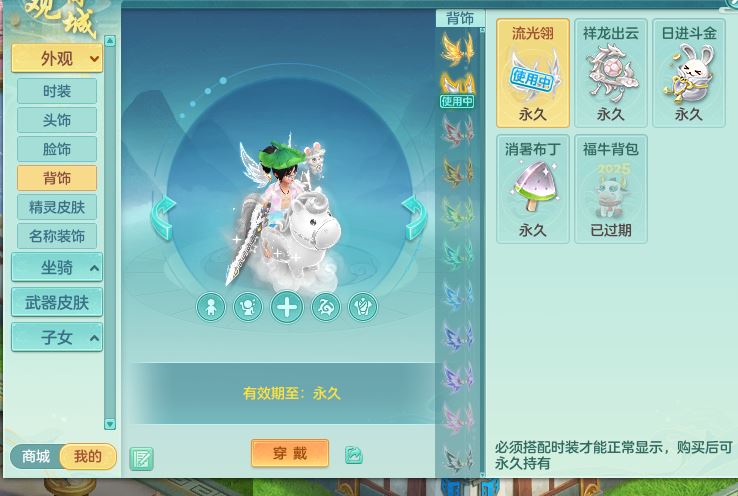738x496 pixels.
Task: Click the 穿戴 equip button
Action: [290, 453]
